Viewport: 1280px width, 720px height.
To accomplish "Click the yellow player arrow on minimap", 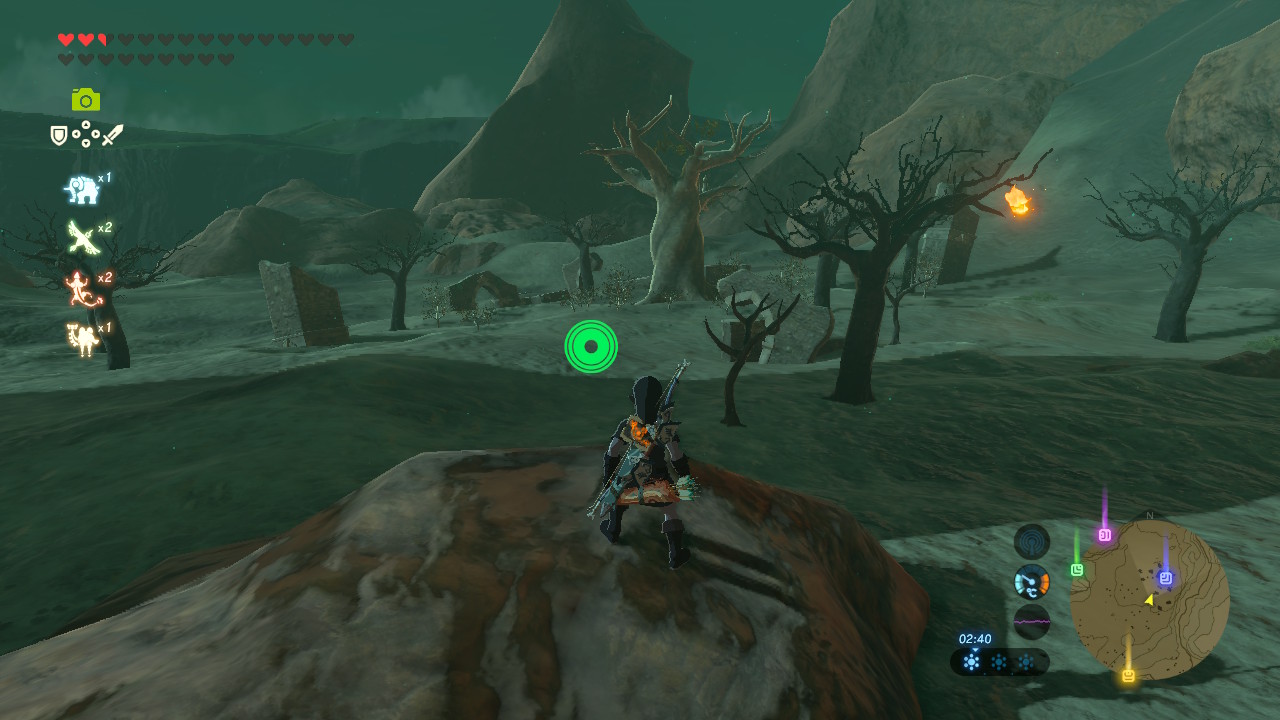I will (x=1149, y=600).
